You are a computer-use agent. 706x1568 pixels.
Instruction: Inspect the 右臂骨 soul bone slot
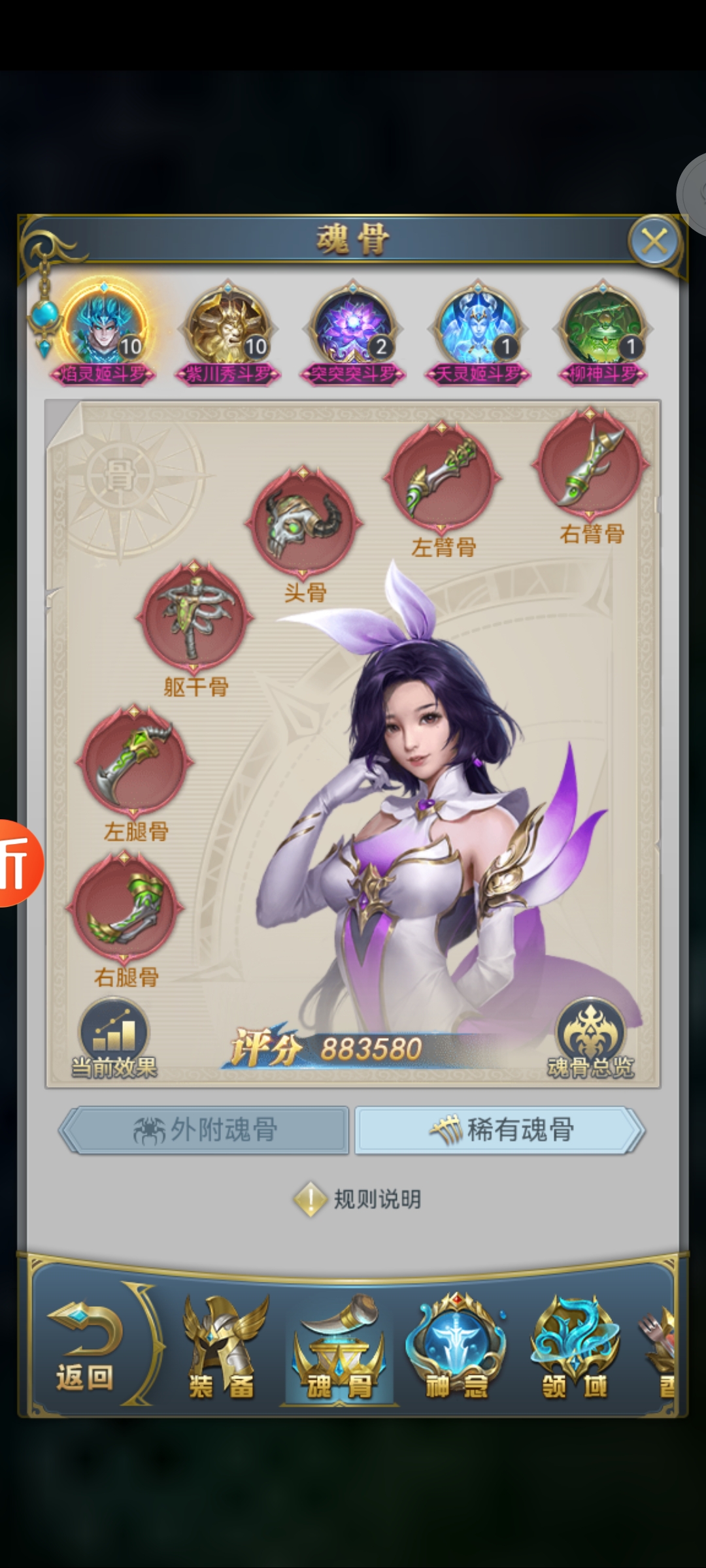[591, 465]
